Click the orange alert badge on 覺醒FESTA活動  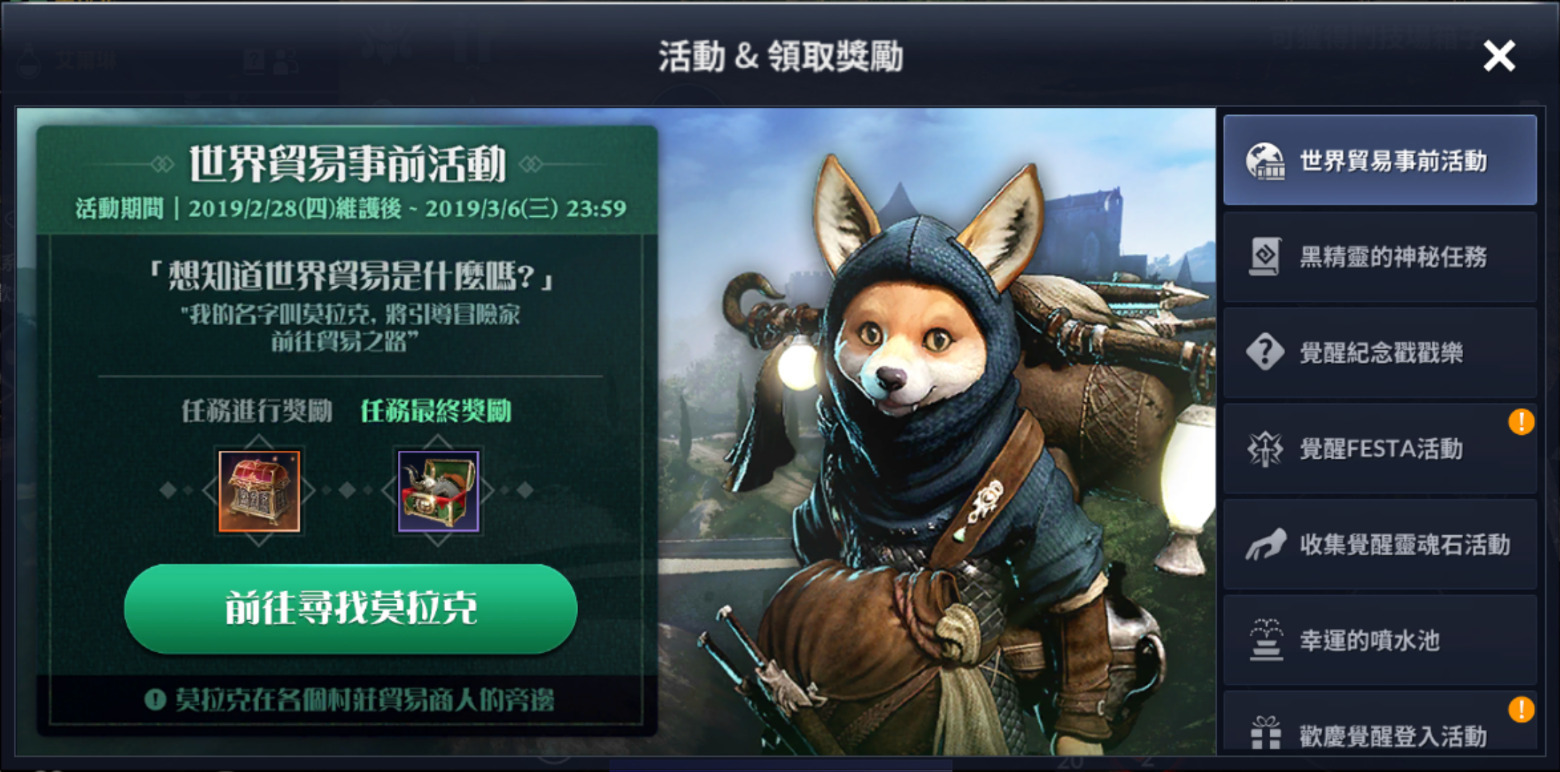(x=1521, y=423)
